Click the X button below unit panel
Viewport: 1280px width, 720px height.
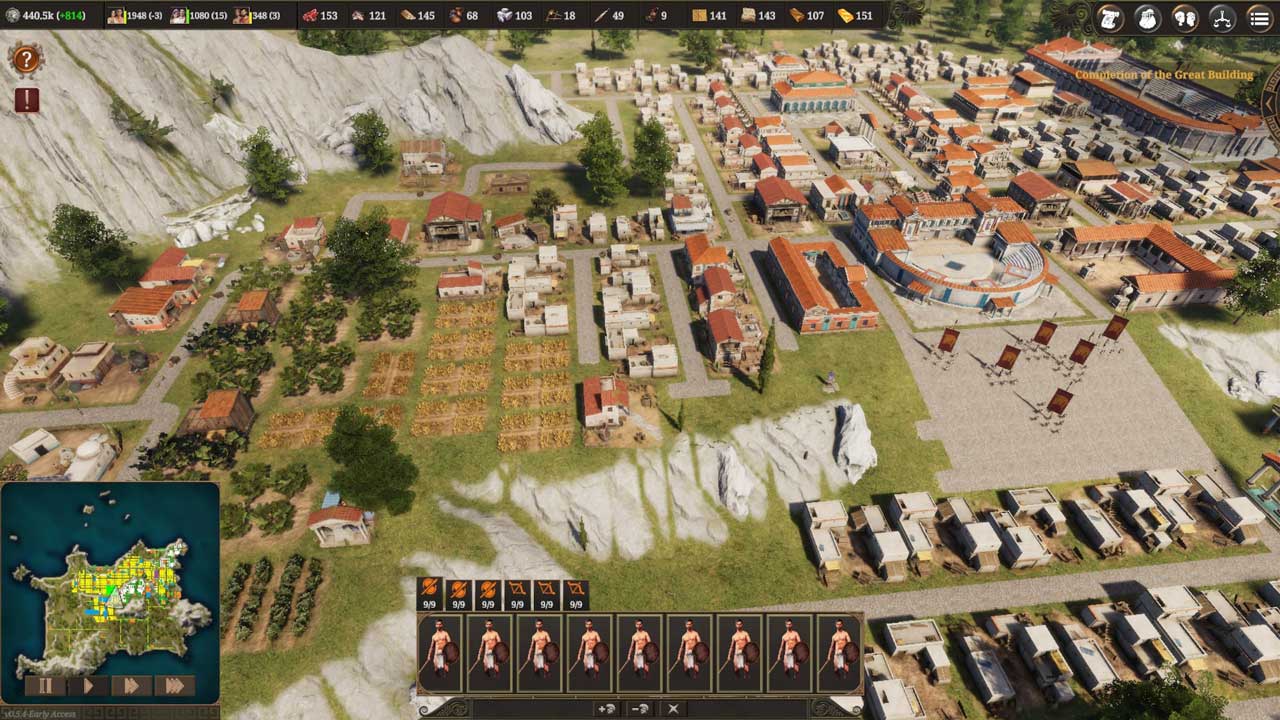tap(673, 709)
